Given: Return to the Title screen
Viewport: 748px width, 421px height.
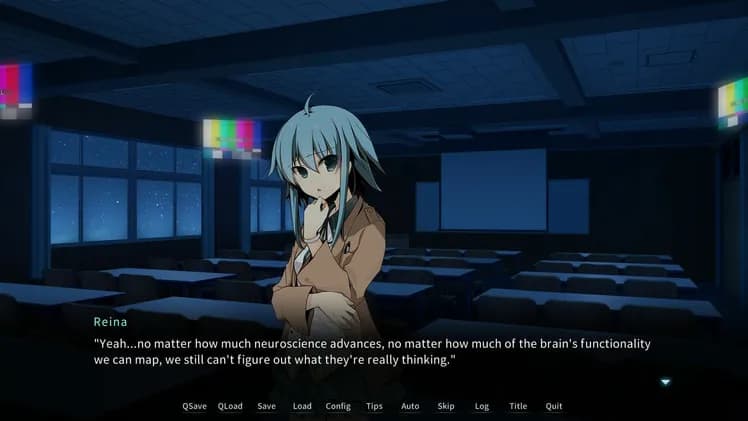Looking at the screenshot, I should coord(518,406).
